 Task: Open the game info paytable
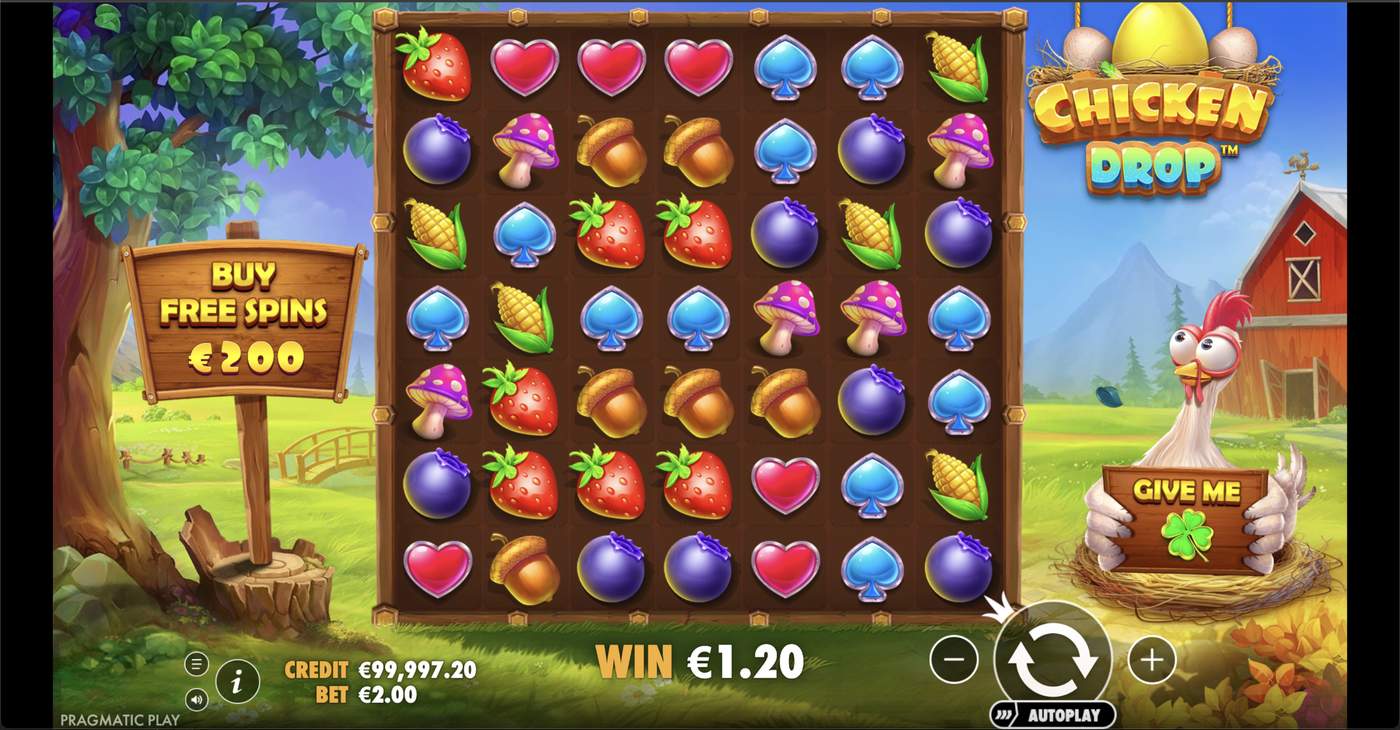238,683
